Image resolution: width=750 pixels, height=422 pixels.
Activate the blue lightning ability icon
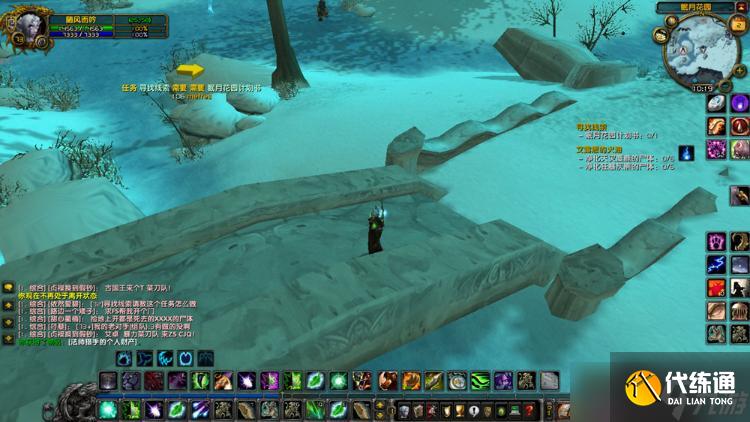(716, 264)
